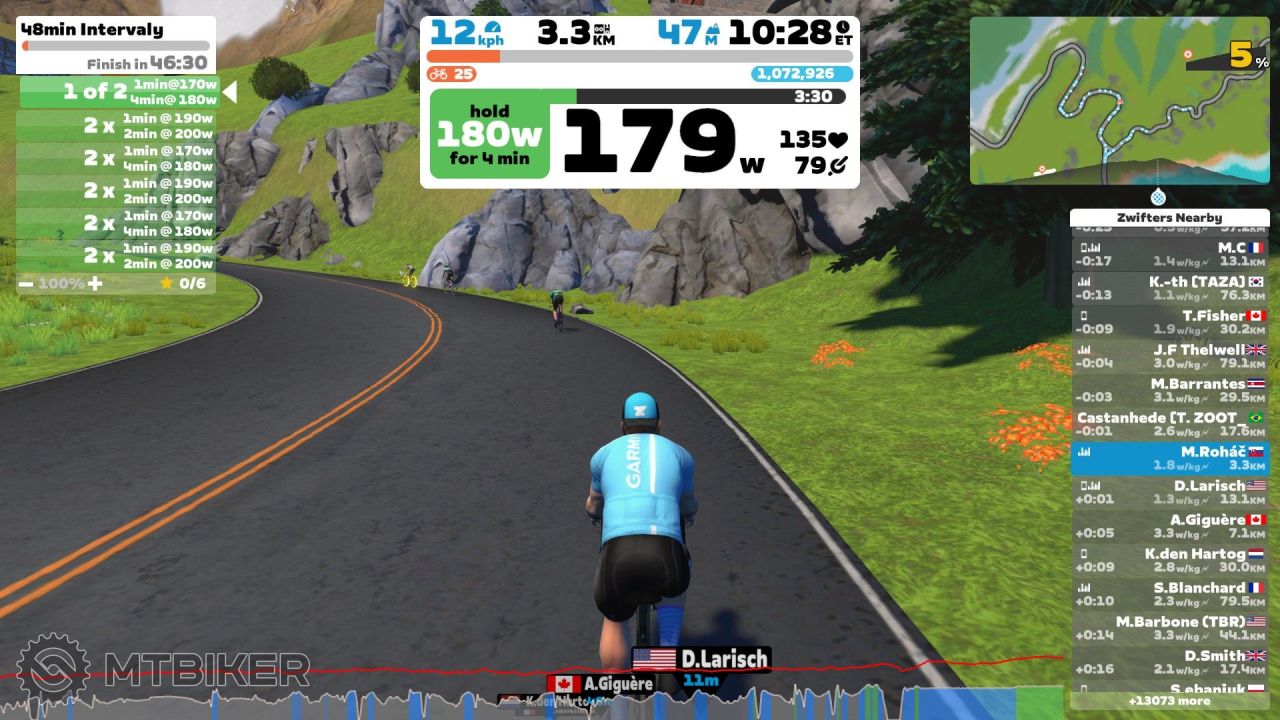The height and width of the screenshot is (720, 1280).
Task: View rider J.F Thelwell in the list
Action: pyautogui.click(x=1169, y=356)
